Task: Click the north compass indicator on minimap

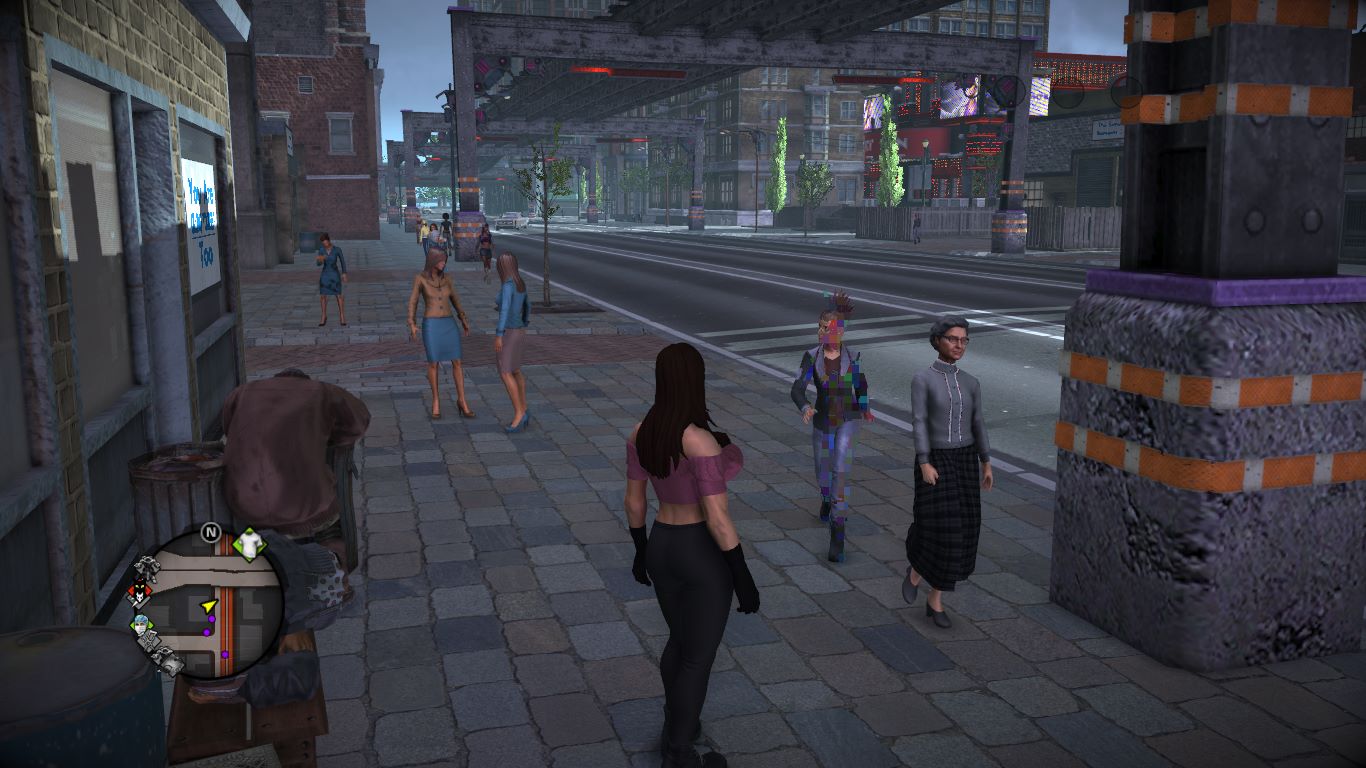Action: pos(210,533)
